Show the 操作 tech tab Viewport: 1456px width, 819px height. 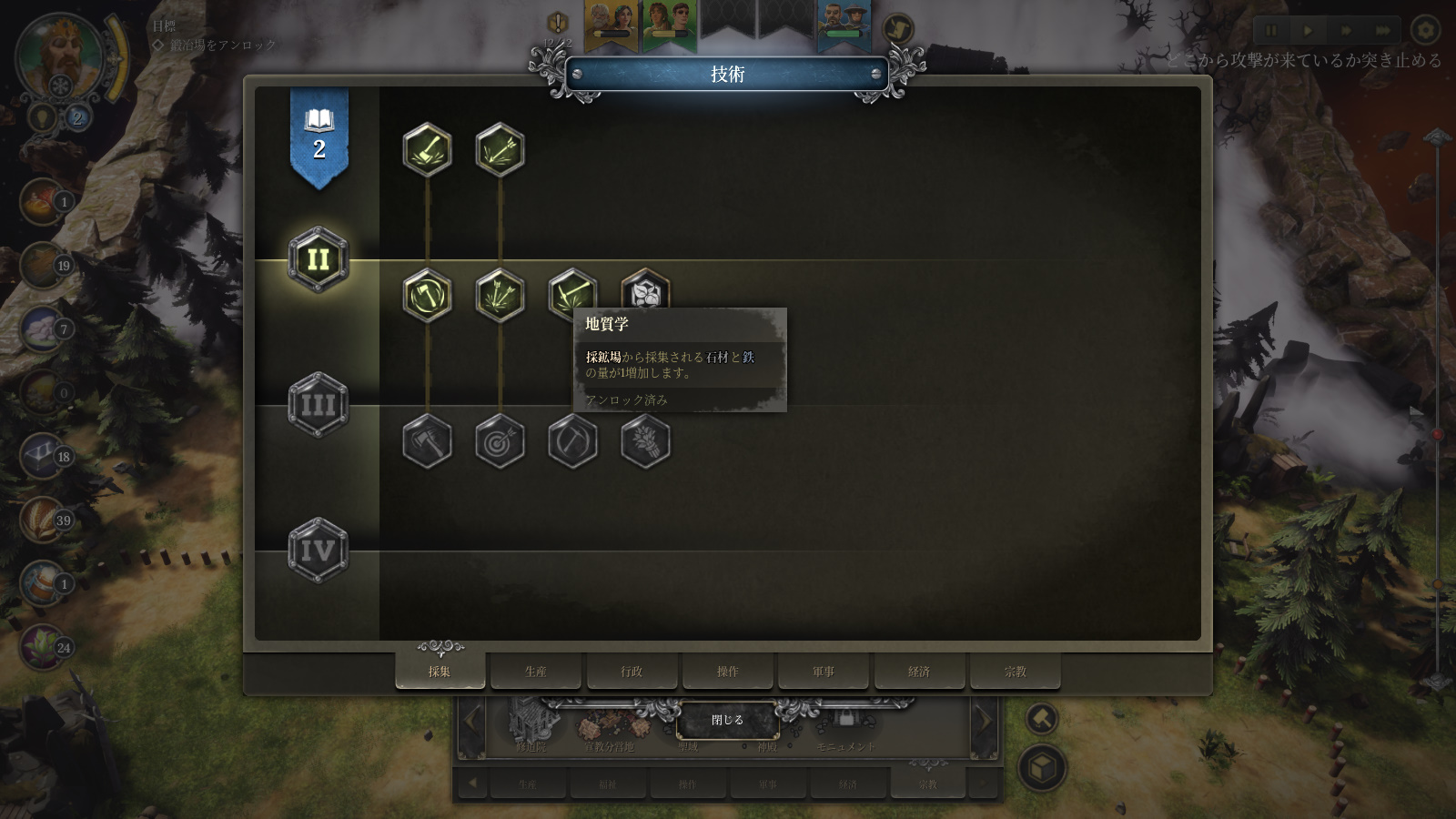tap(727, 671)
